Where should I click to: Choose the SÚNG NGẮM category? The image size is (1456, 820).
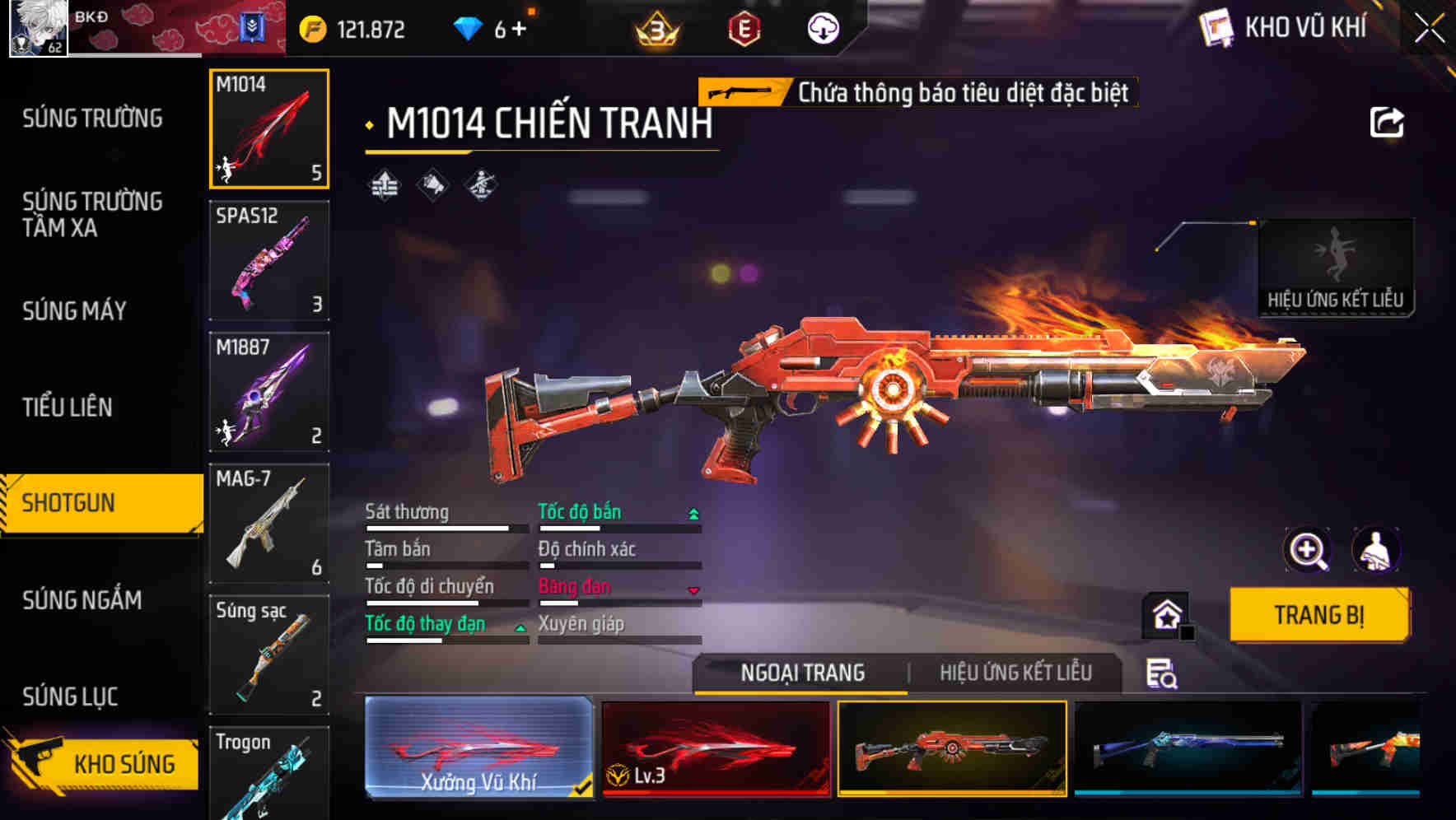pyautogui.click(x=82, y=600)
